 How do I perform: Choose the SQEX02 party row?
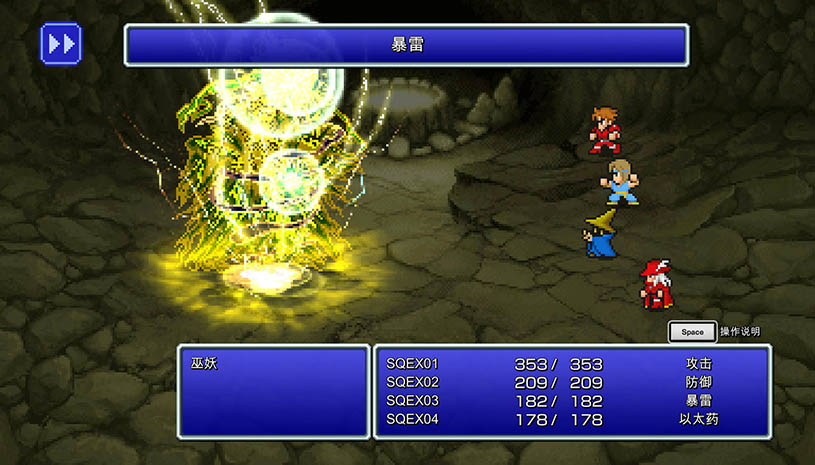412,382
